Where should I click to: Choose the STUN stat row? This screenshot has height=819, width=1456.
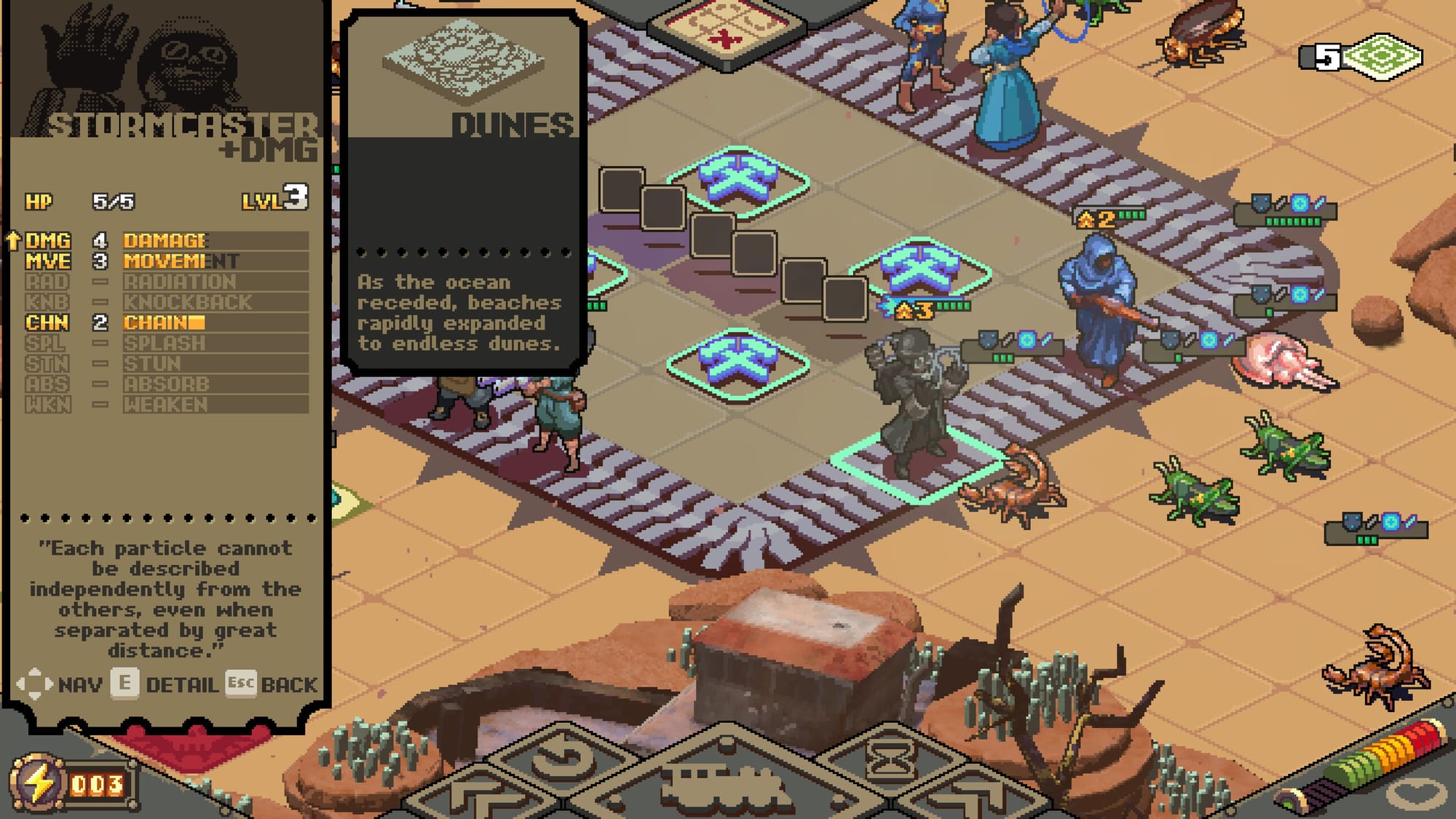click(166, 363)
